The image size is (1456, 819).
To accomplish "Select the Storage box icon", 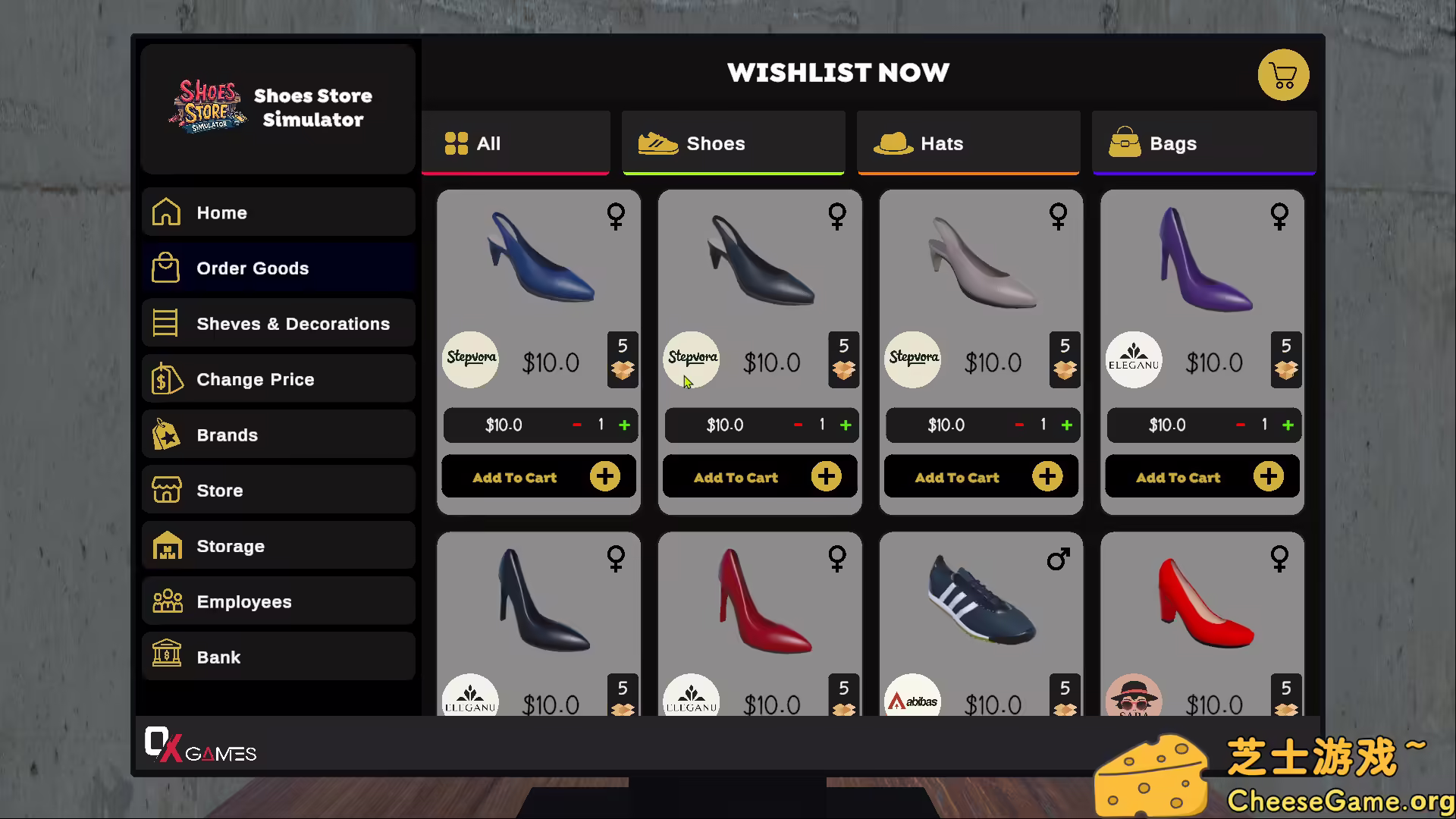I will [x=165, y=545].
